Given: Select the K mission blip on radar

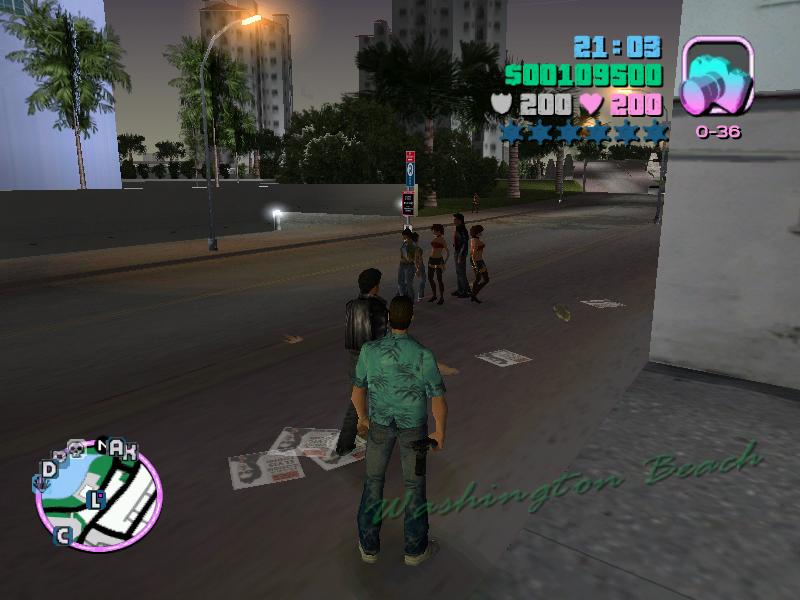Looking at the screenshot, I should (x=129, y=450).
